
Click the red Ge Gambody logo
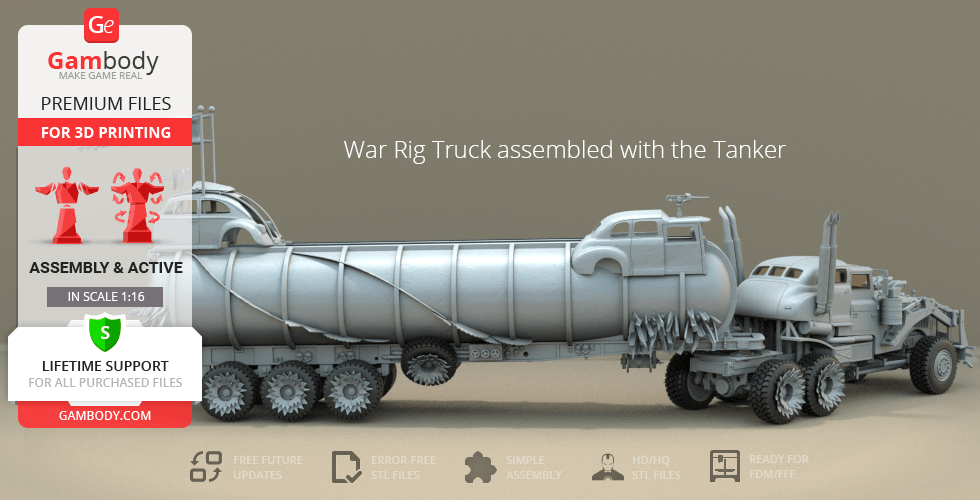[x=103, y=24]
